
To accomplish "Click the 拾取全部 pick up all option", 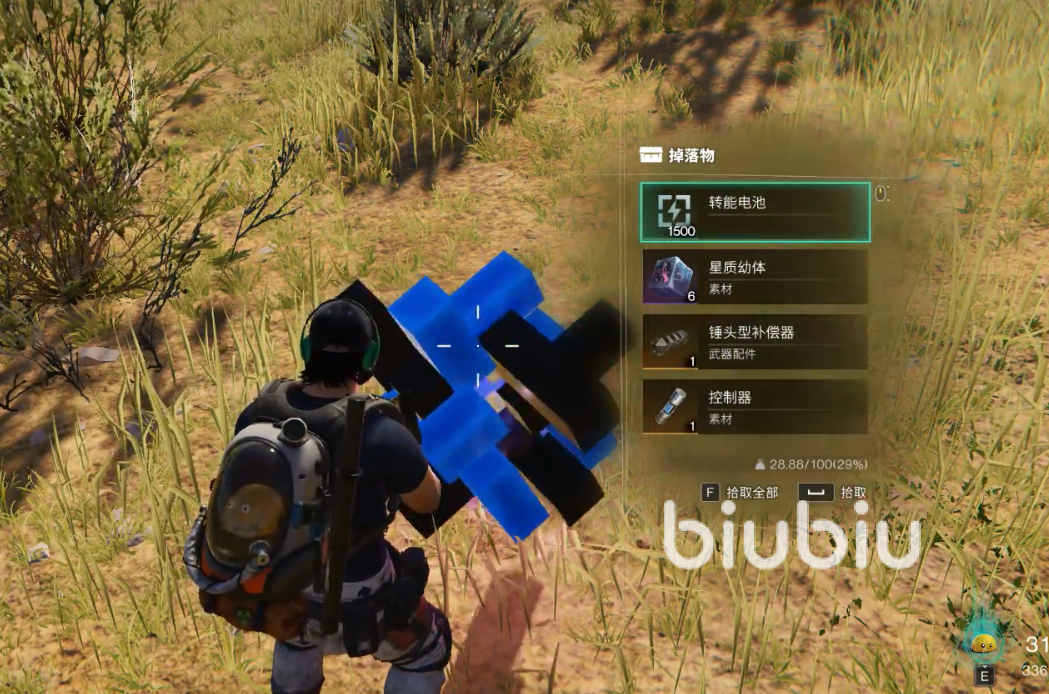I will (x=741, y=492).
